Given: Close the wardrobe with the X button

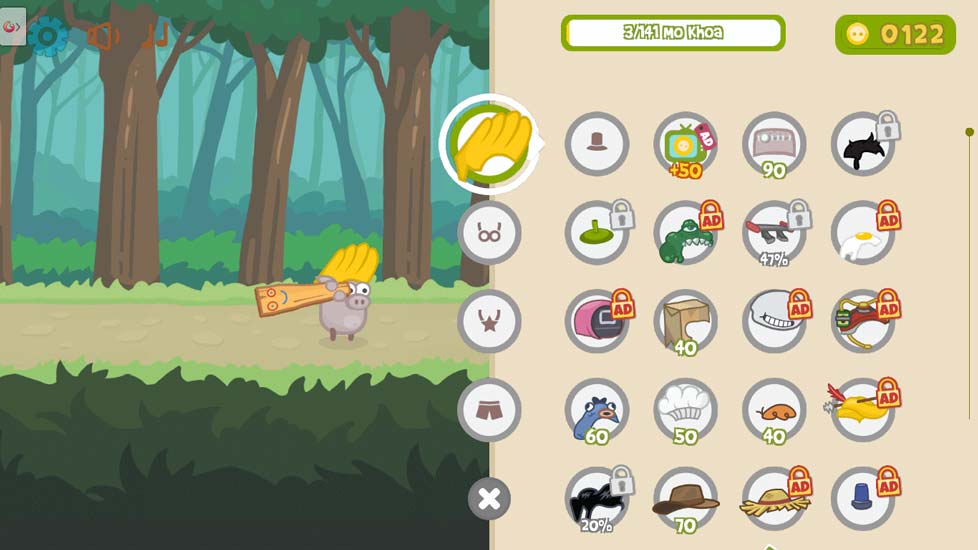Looking at the screenshot, I should tap(489, 498).
